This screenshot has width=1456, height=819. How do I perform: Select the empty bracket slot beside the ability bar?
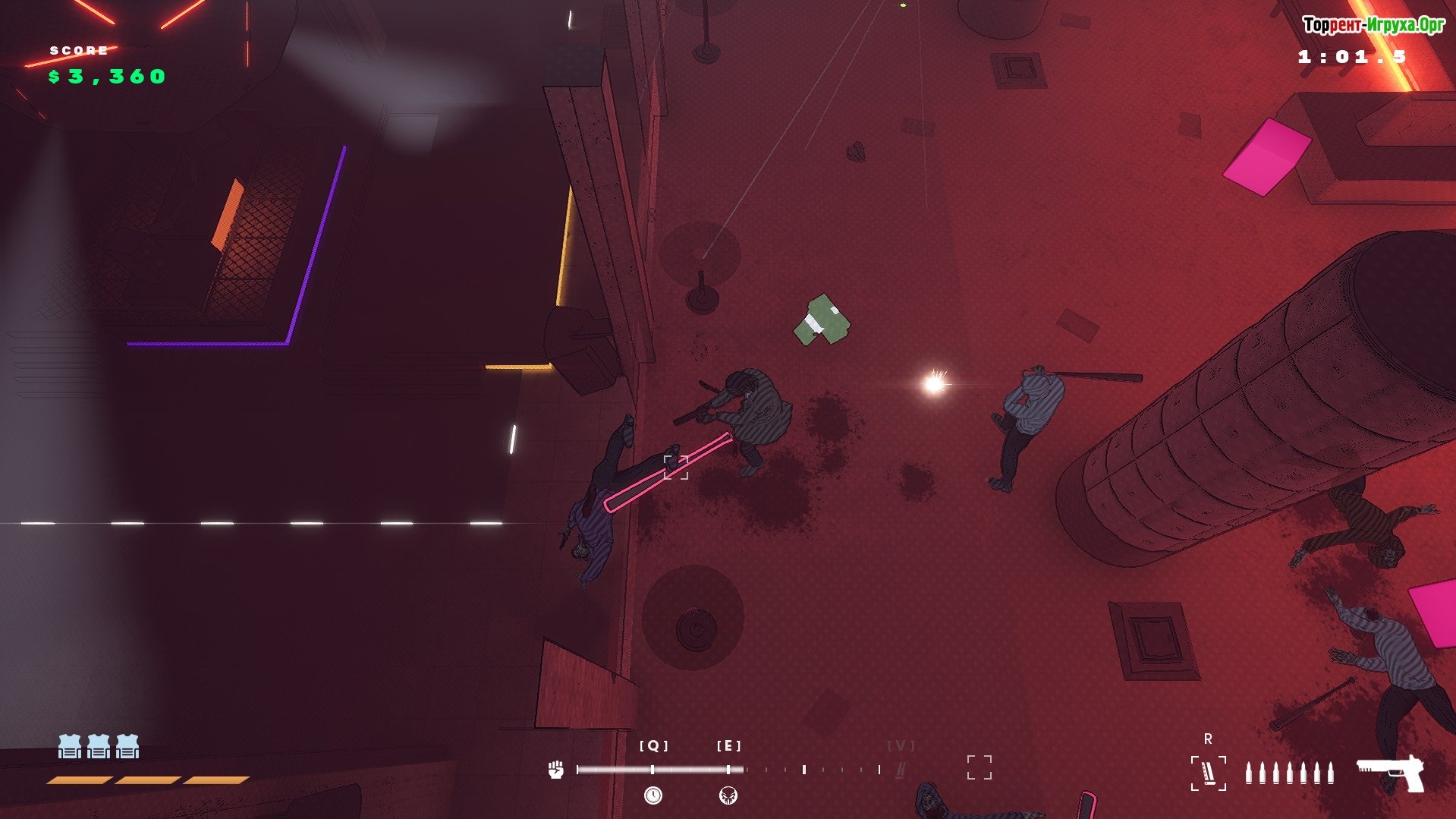pyautogui.click(x=979, y=767)
